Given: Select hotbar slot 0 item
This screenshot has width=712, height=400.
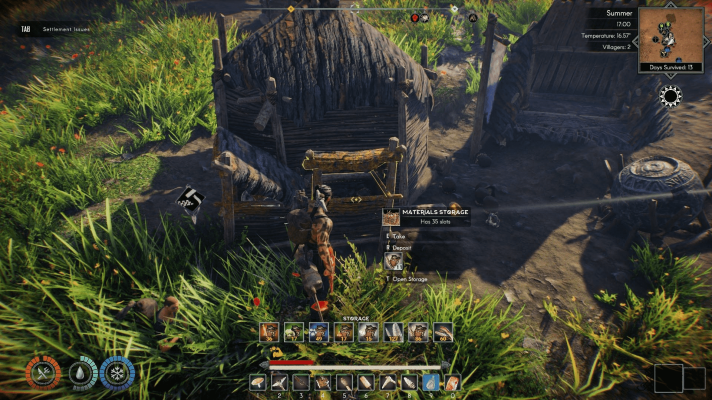Looking at the screenshot, I should [x=452, y=382].
